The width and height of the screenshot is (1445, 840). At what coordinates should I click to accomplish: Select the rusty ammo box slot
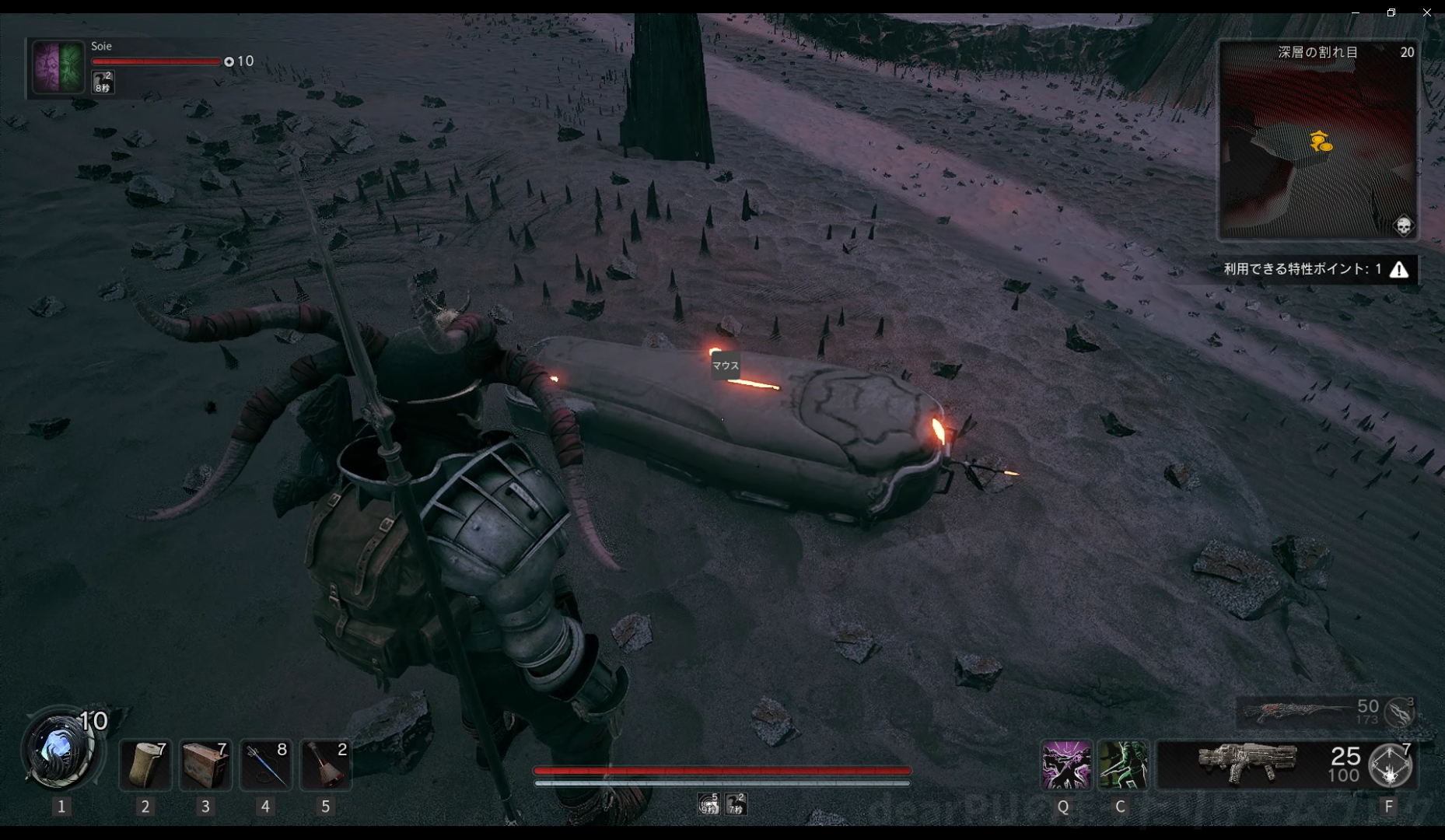pos(205,765)
